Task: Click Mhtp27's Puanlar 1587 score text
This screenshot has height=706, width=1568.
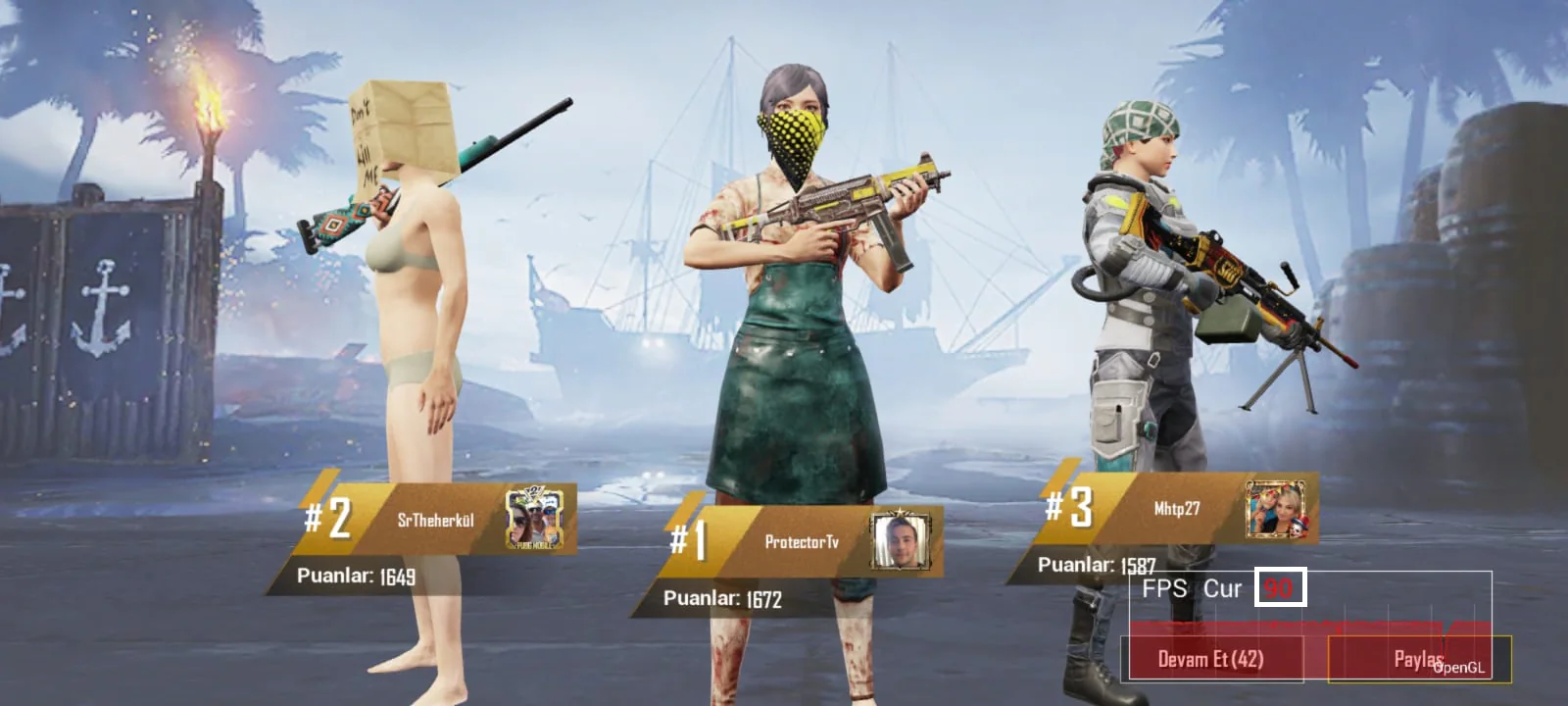Action: 1097,563
